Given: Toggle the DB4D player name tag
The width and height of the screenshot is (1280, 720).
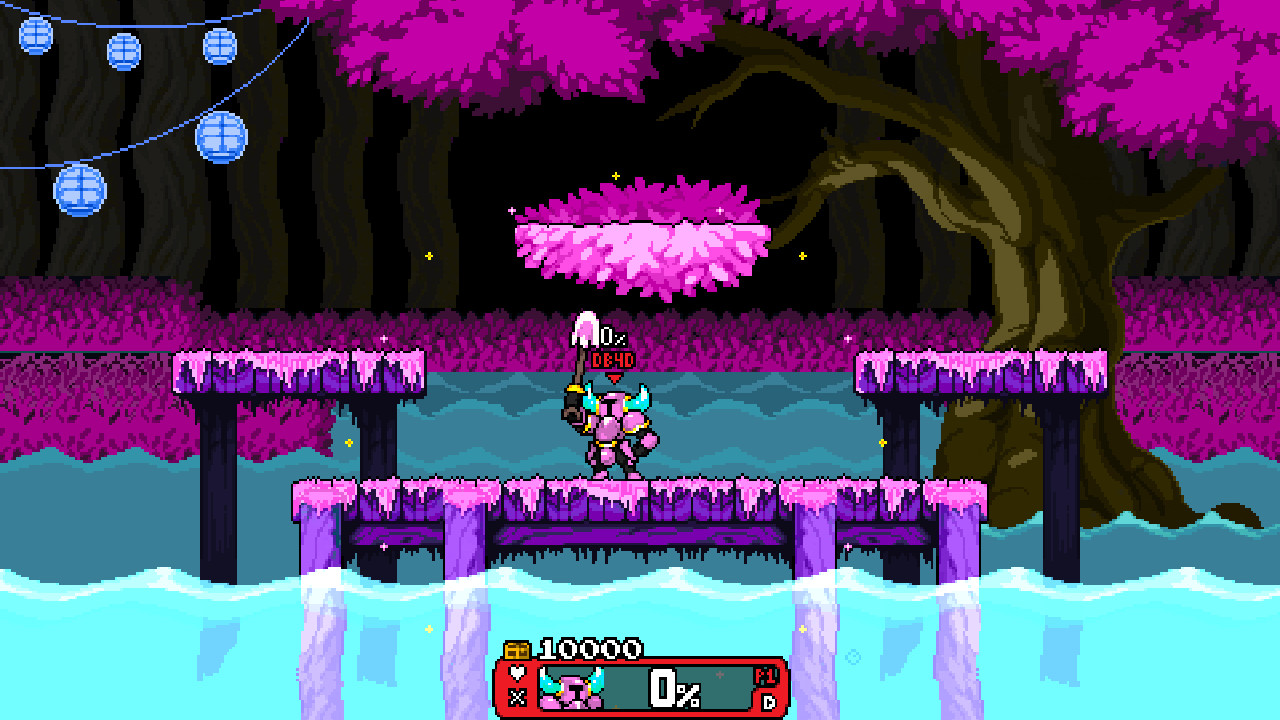Looking at the screenshot, I should click(x=612, y=359).
